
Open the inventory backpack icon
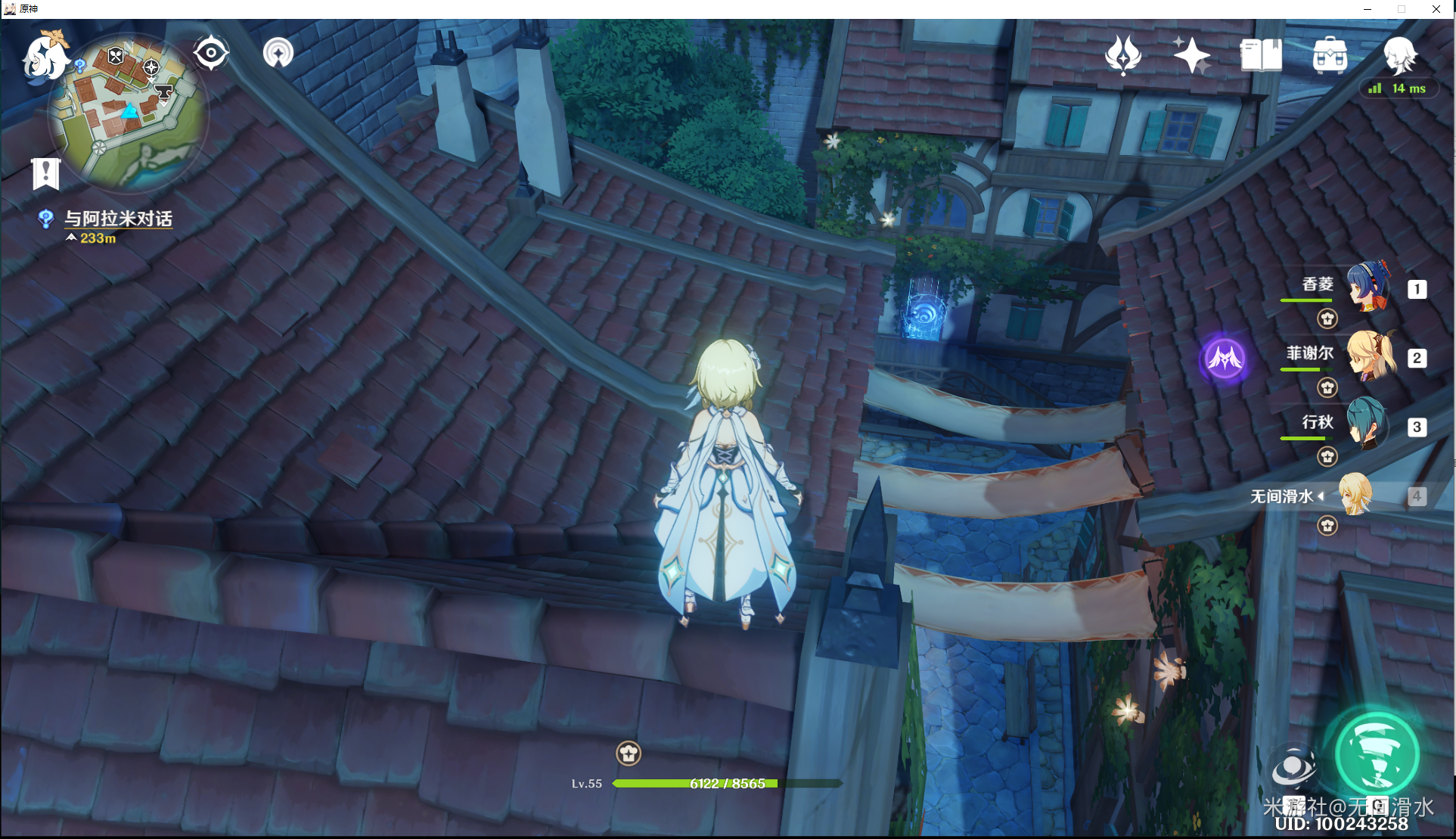1330,55
